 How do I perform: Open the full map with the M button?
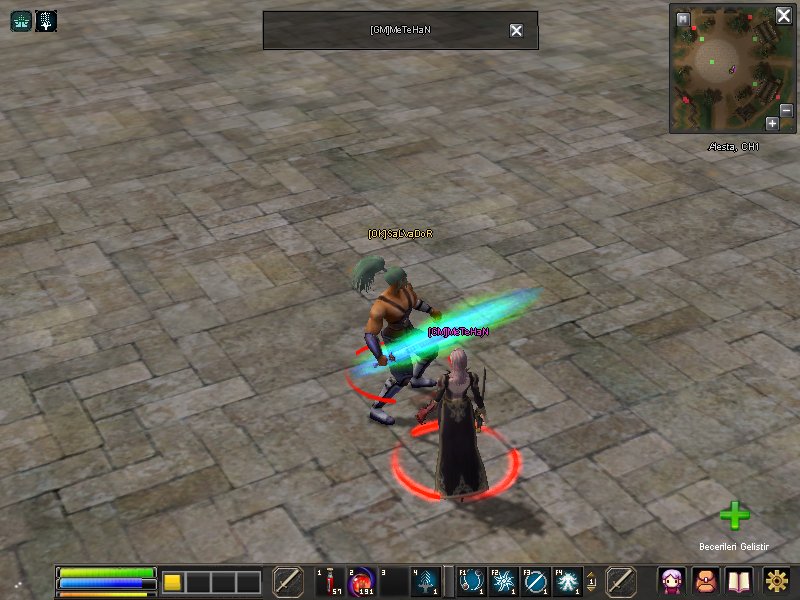tap(683, 19)
